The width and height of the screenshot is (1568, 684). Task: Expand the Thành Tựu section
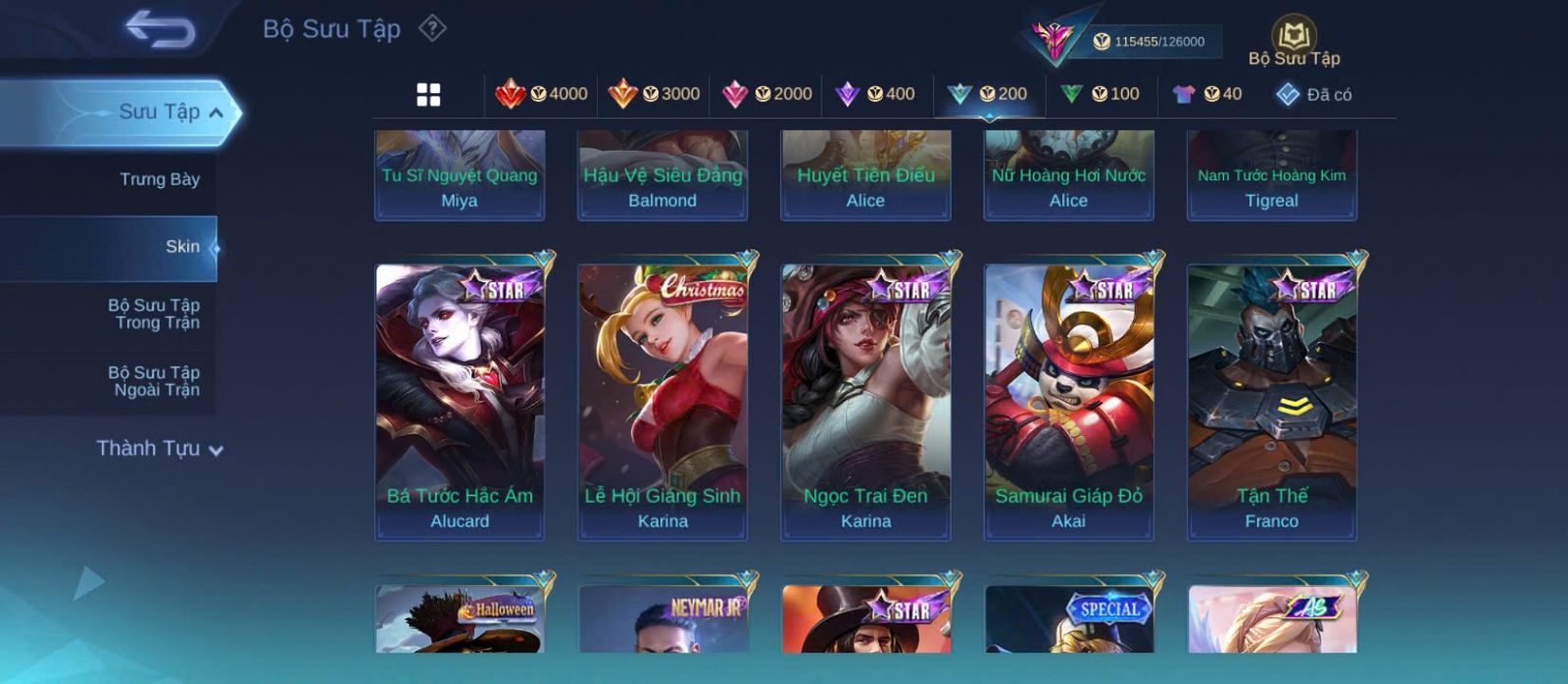160,449
